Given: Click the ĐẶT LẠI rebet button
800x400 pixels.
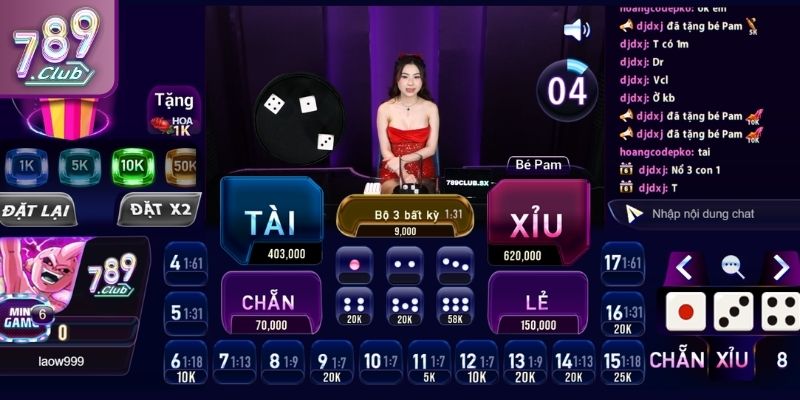Looking at the screenshot, I should 36,211.
